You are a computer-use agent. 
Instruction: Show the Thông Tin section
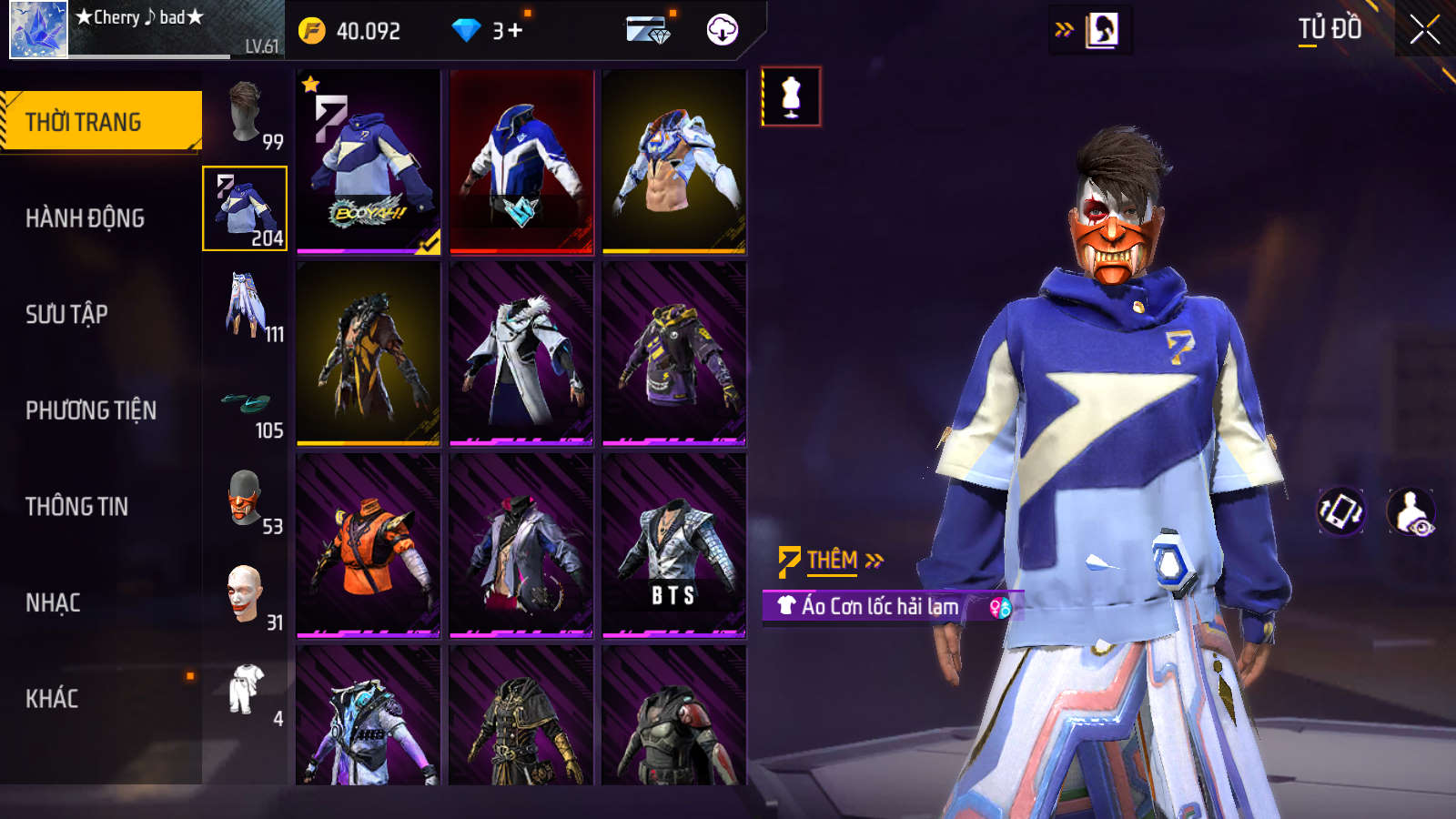tap(76, 507)
